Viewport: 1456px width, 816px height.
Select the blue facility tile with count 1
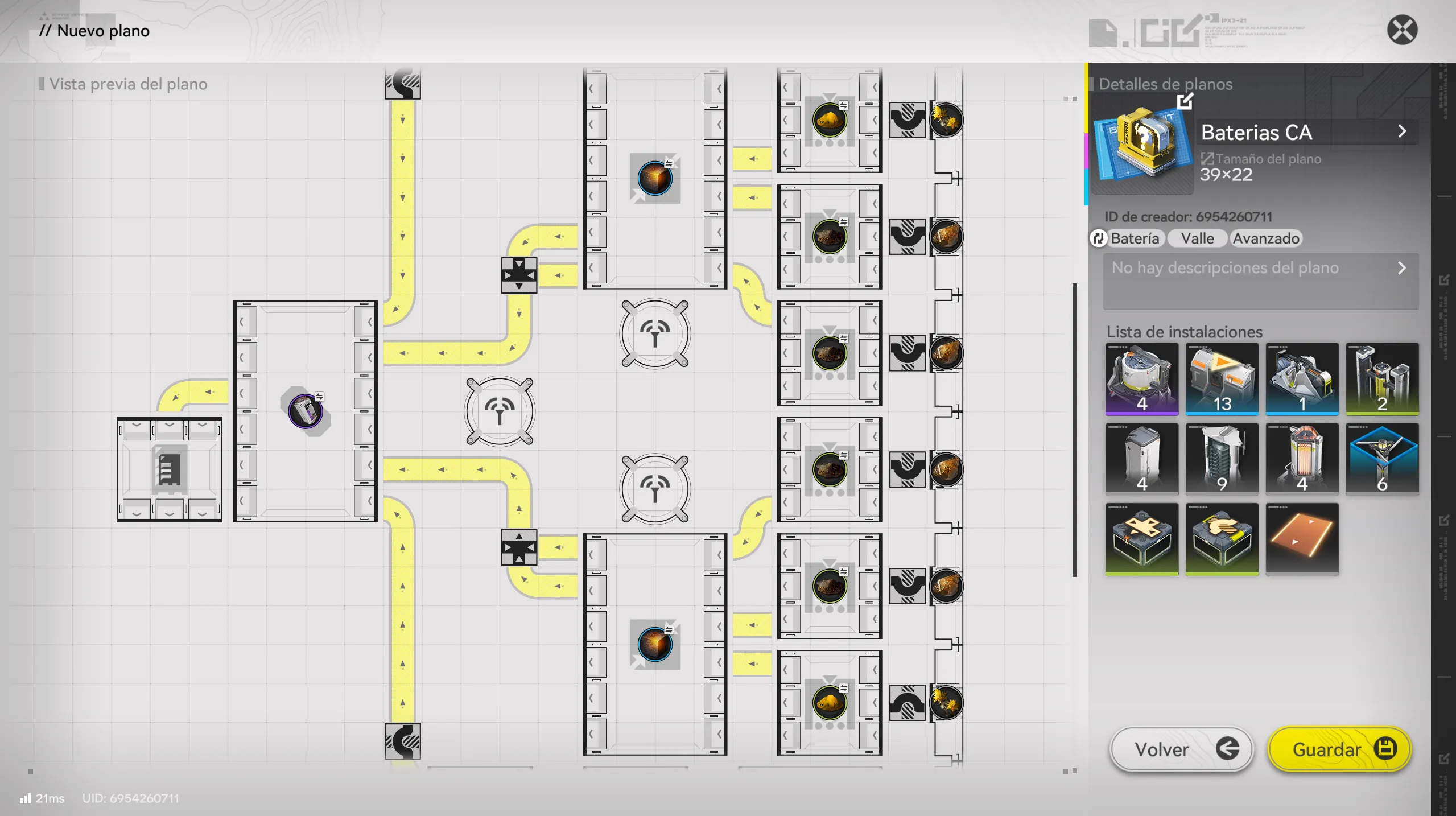pyautogui.click(x=1302, y=378)
